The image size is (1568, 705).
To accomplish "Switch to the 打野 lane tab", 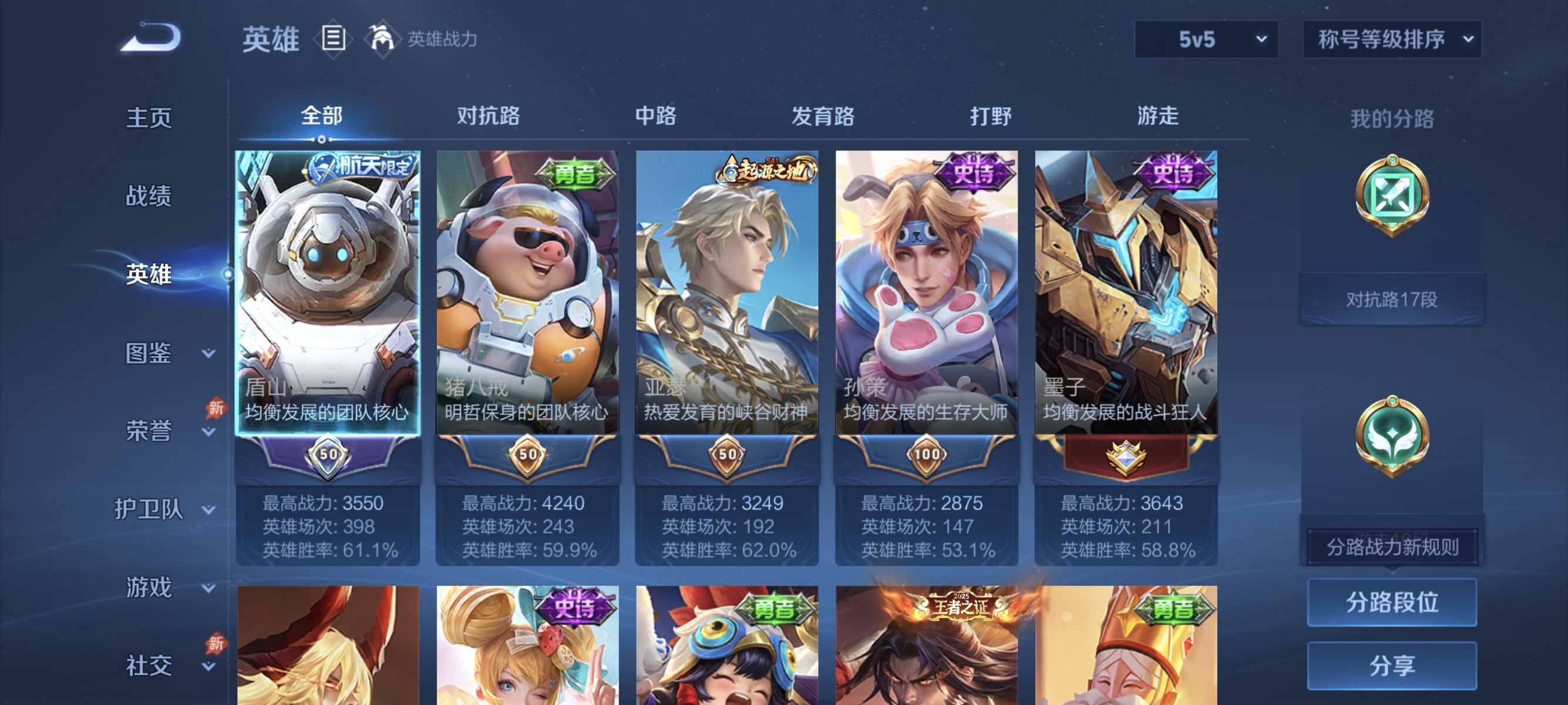I will coord(991,116).
